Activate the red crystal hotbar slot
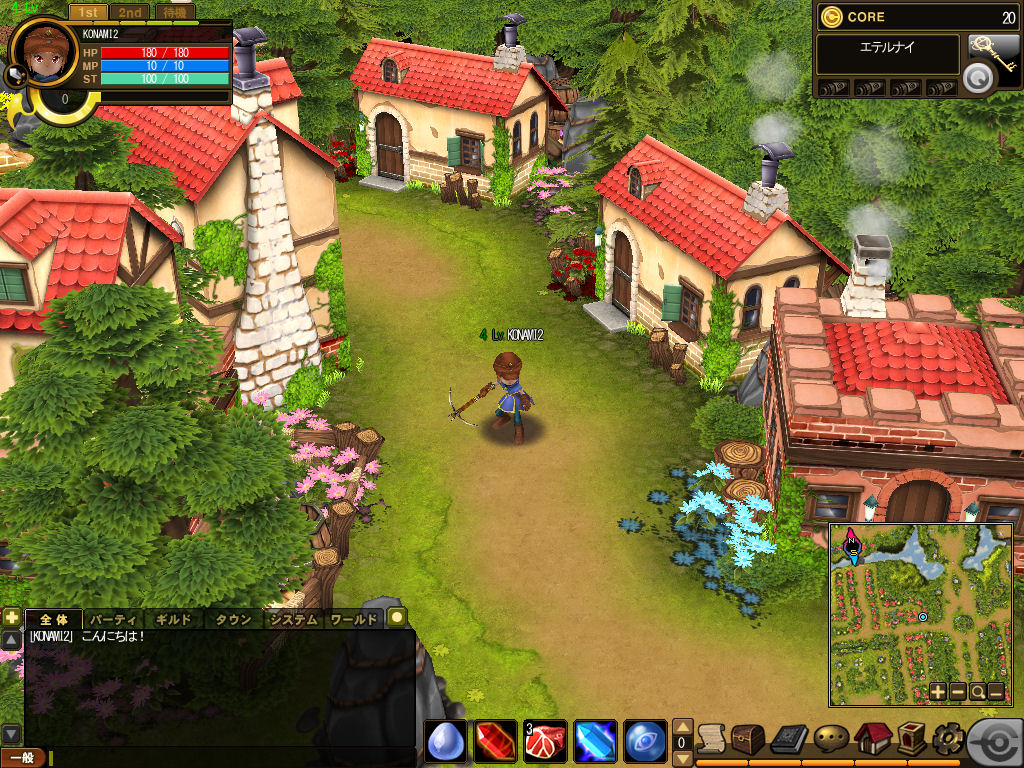 tap(495, 741)
